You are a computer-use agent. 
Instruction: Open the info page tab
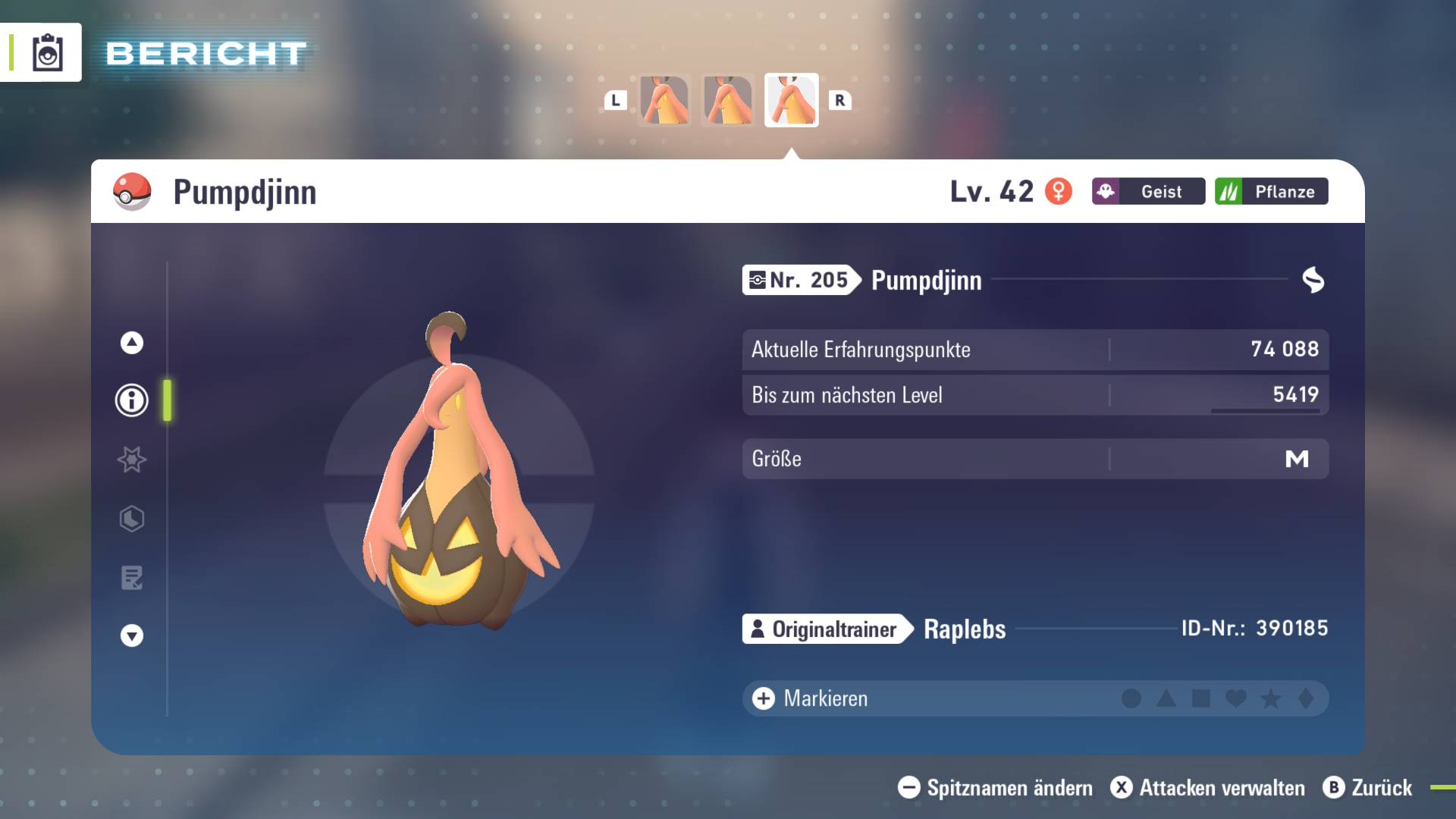coord(132,400)
